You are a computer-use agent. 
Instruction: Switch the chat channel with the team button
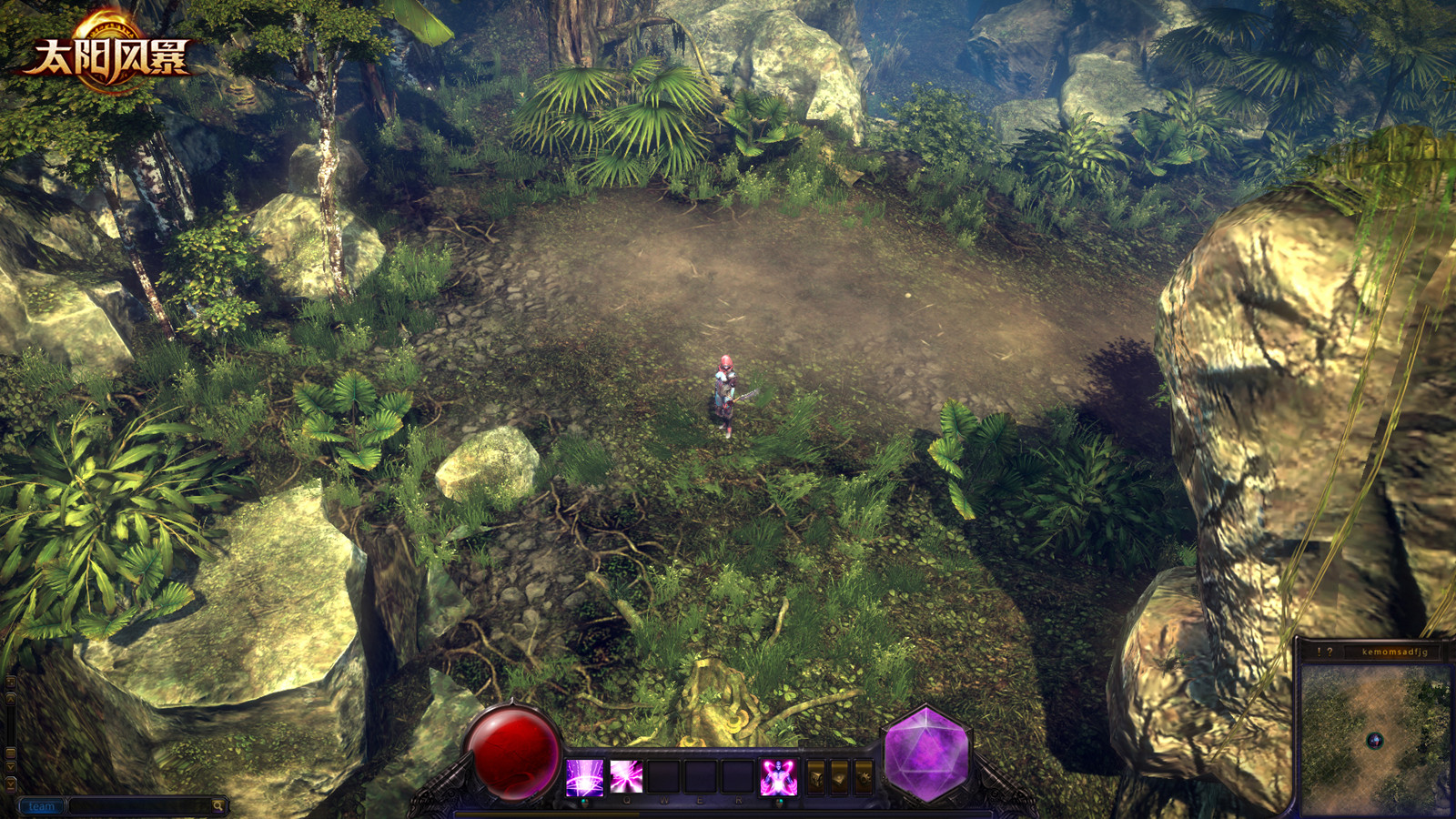click(x=42, y=806)
